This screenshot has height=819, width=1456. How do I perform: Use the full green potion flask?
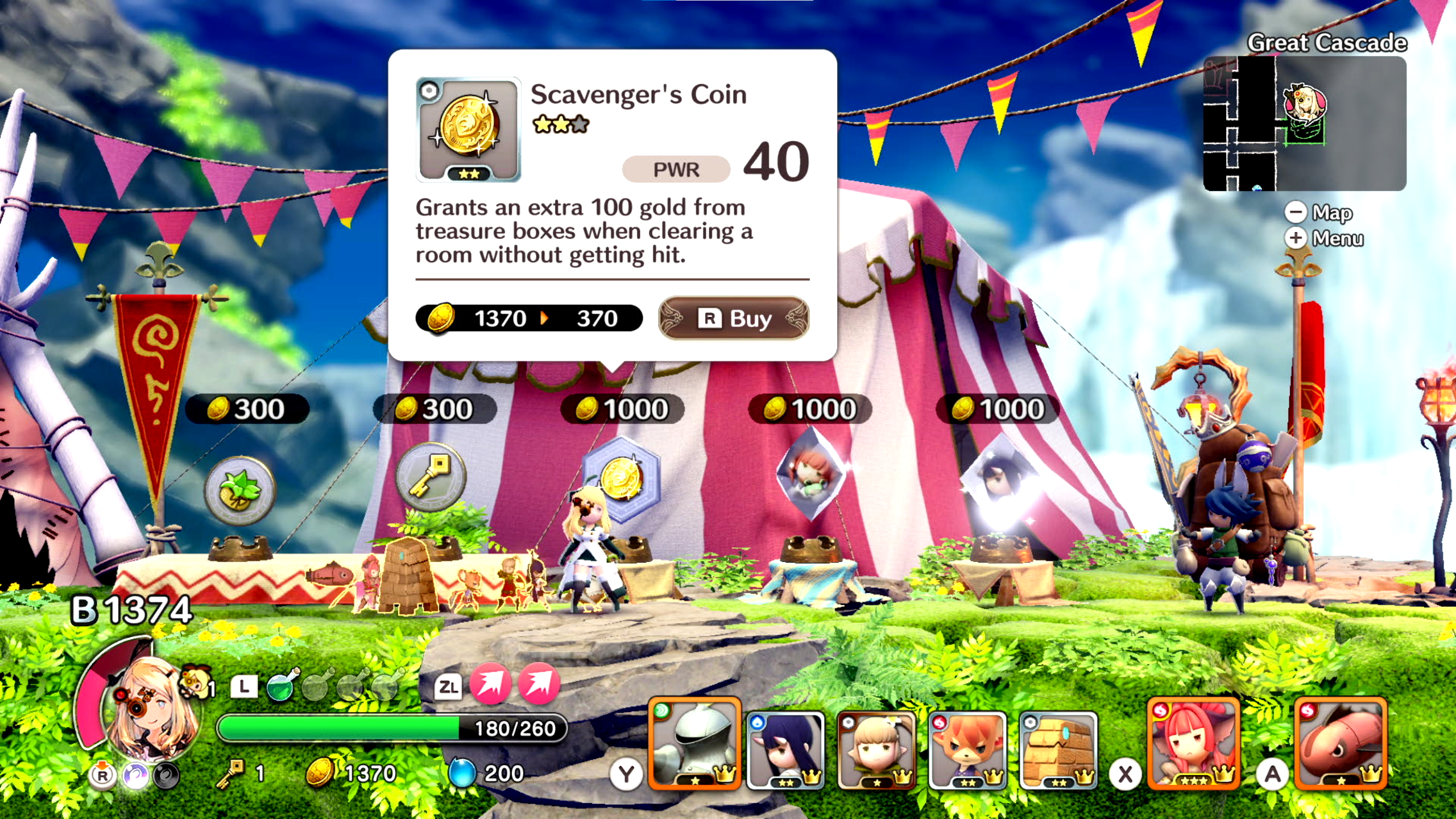tap(281, 685)
